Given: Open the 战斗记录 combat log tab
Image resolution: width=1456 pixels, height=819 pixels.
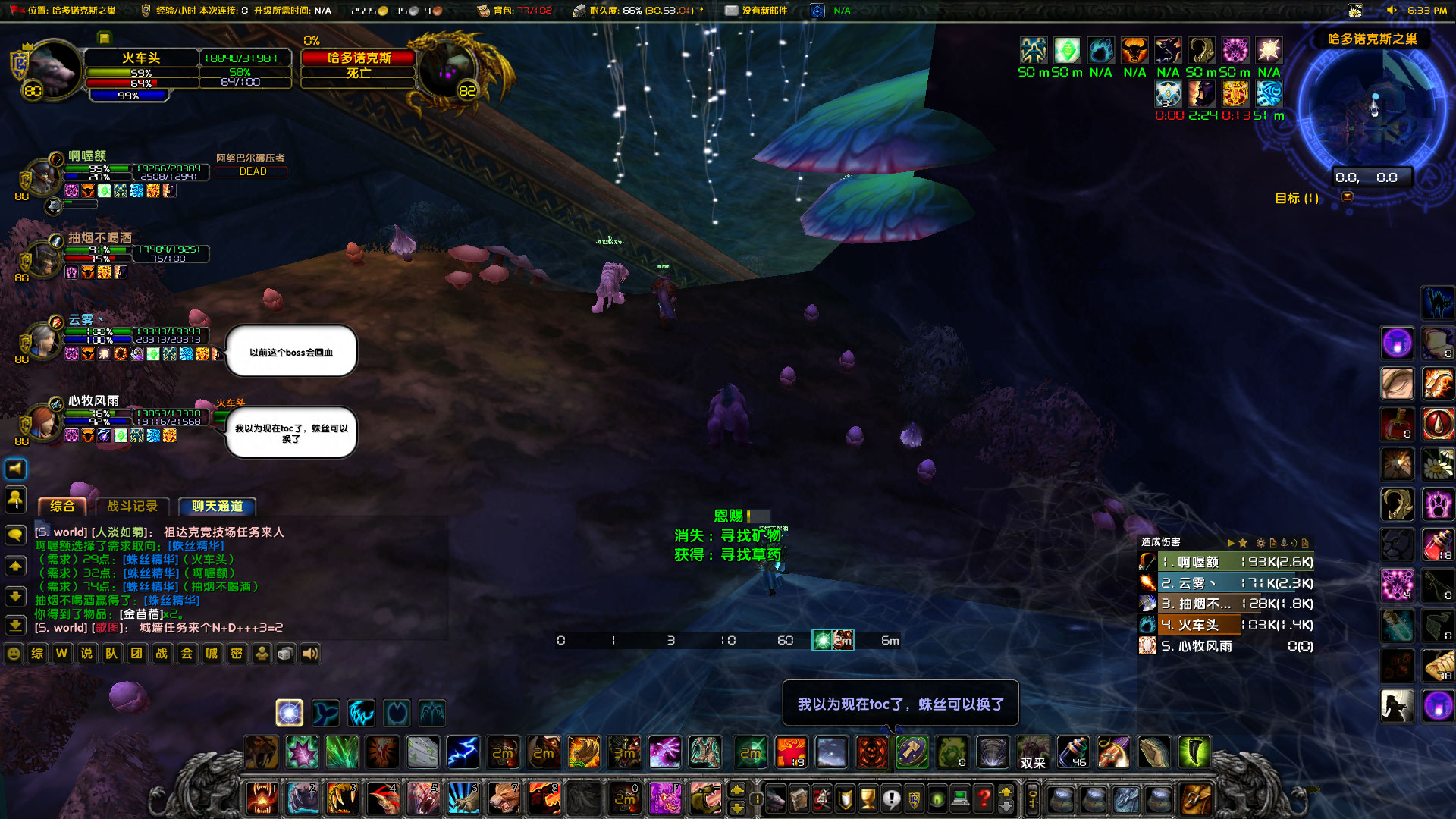Looking at the screenshot, I should pos(132,507).
